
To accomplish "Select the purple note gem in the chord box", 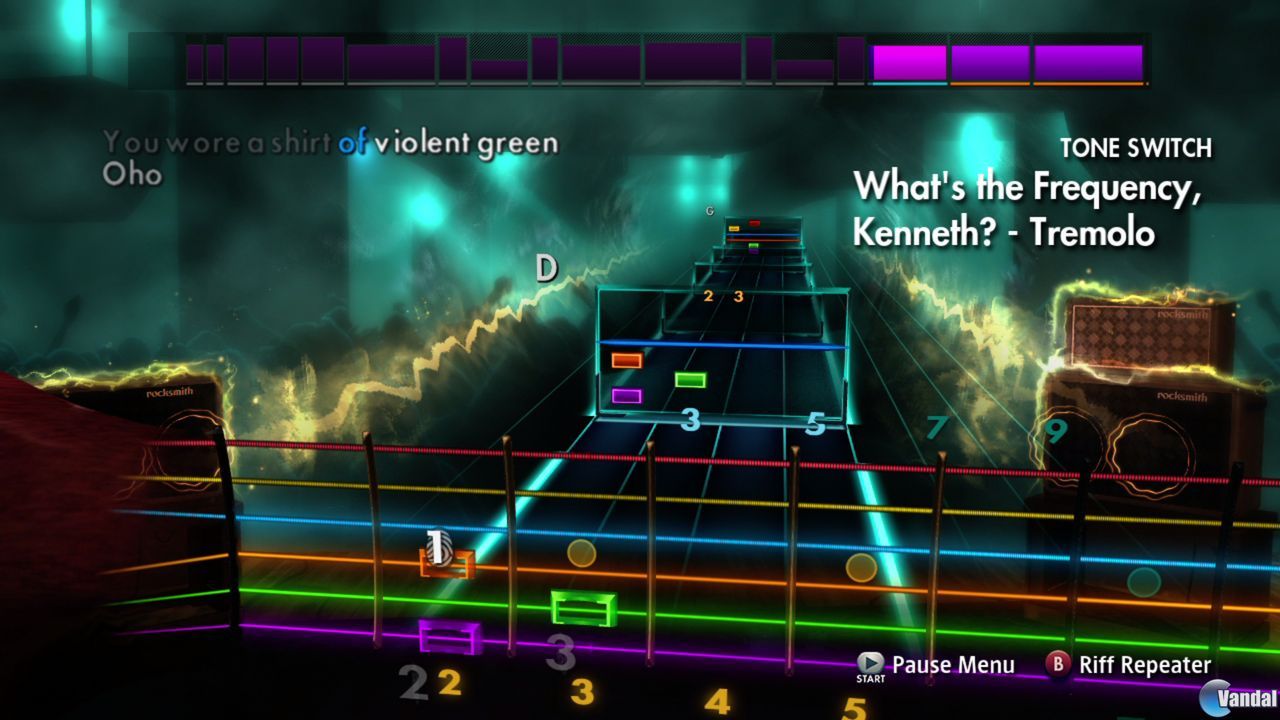I will [625, 394].
